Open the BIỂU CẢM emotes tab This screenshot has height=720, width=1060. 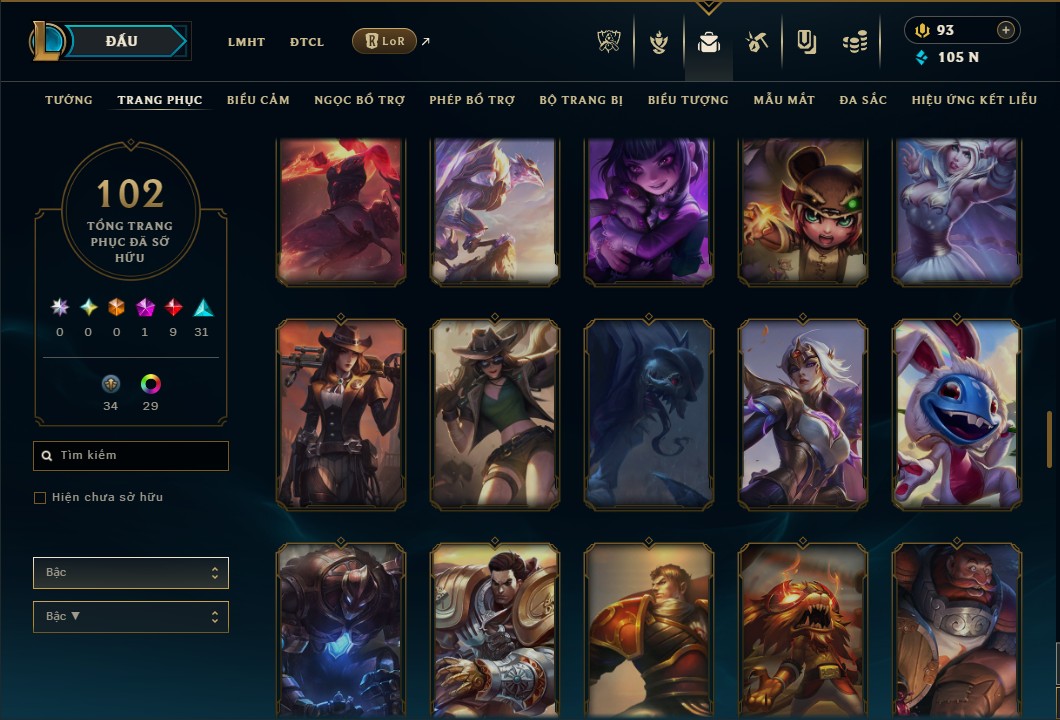click(x=258, y=100)
